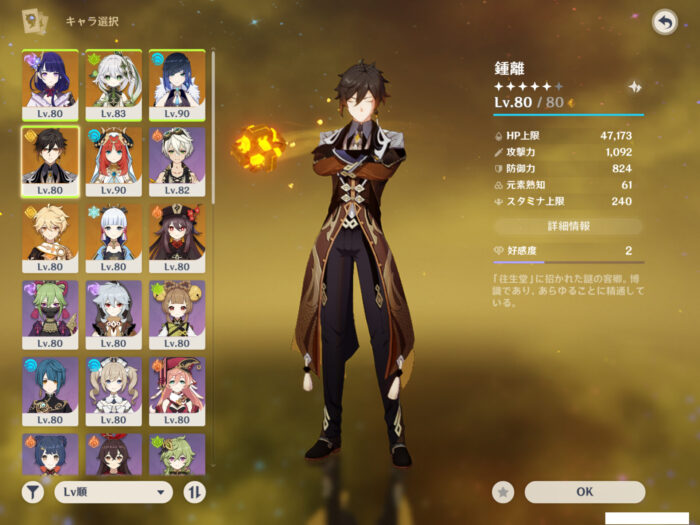700x525 pixels.
Task: Toggle the sort order arrows button
Action: 192,491
